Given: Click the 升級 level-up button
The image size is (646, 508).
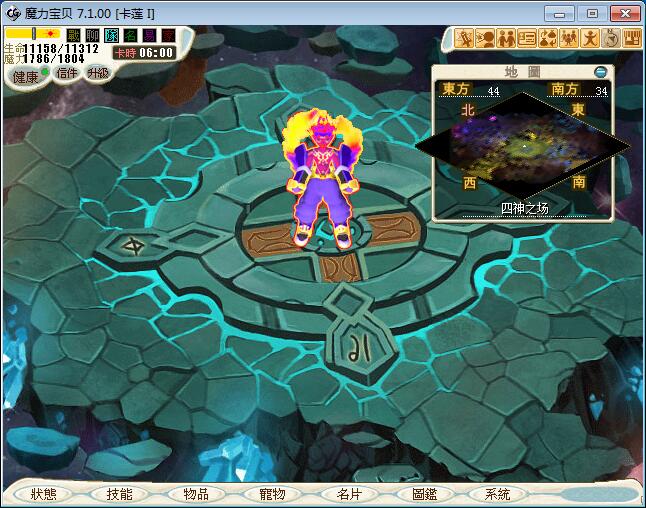Looking at the screenshot, I should [x=97, y=72].
